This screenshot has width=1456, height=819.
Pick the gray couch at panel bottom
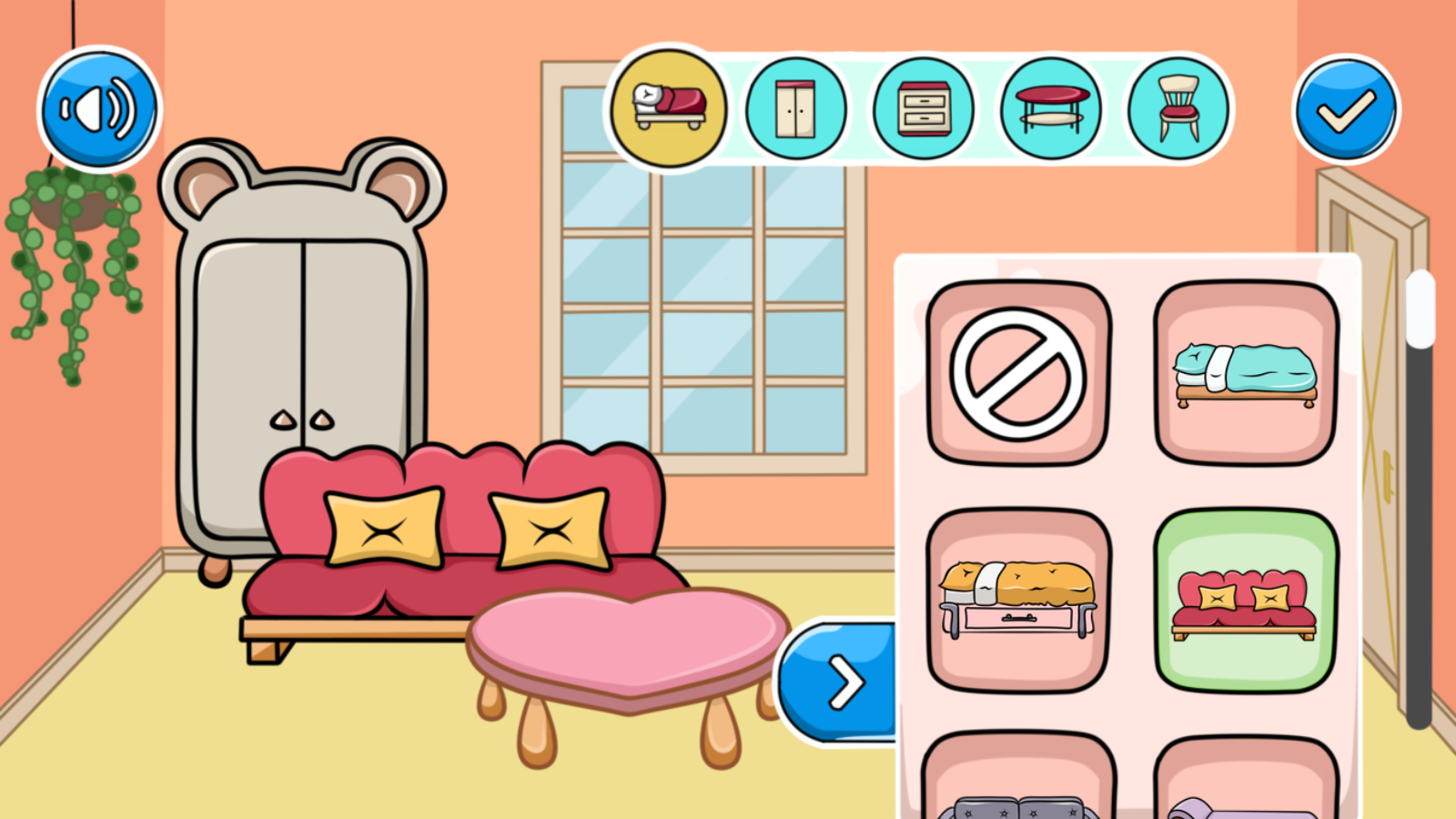1016,799
